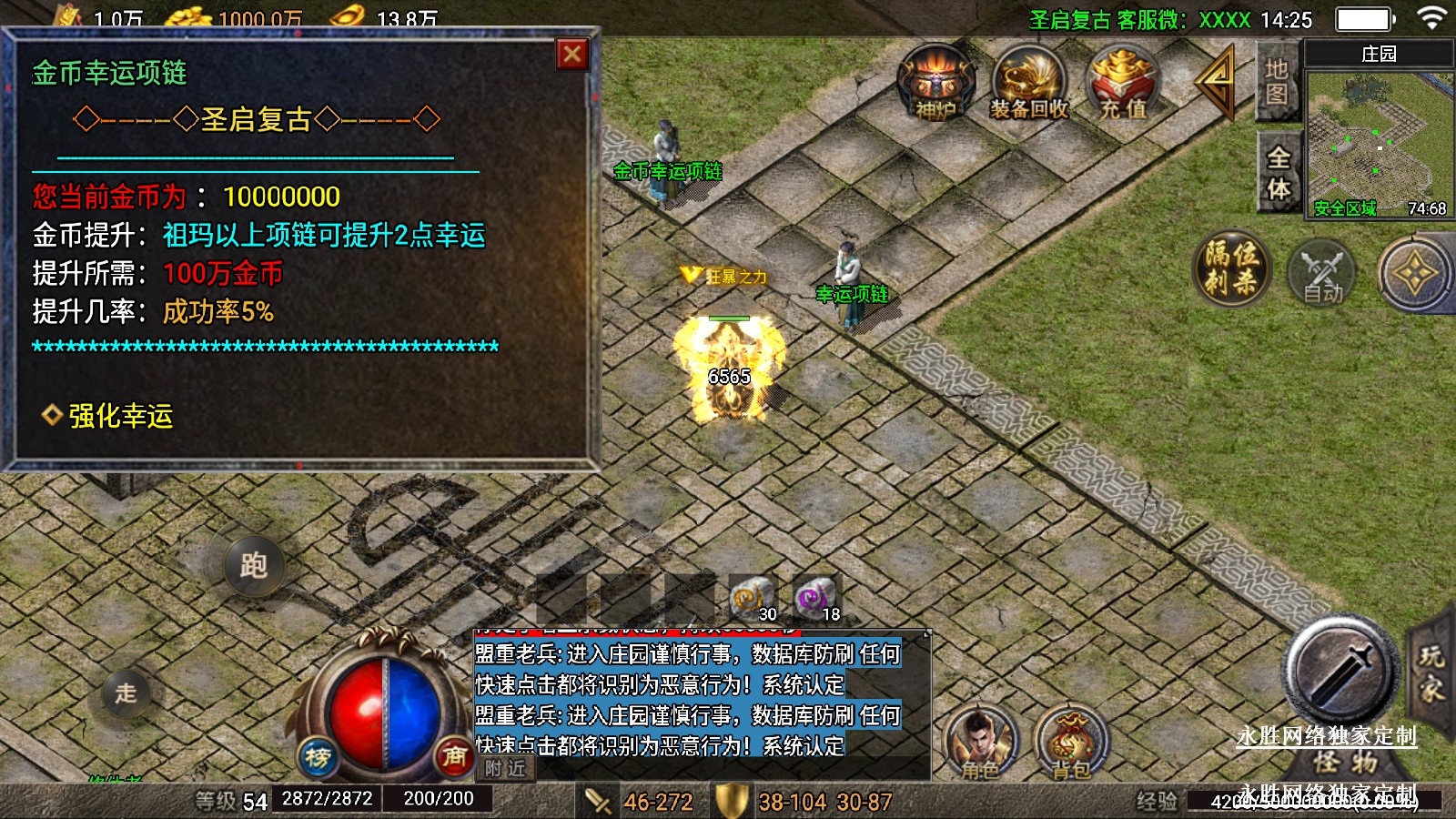Tap the sword attack button
This screenshot has height=819, width=1456.
pos(1340,671)
